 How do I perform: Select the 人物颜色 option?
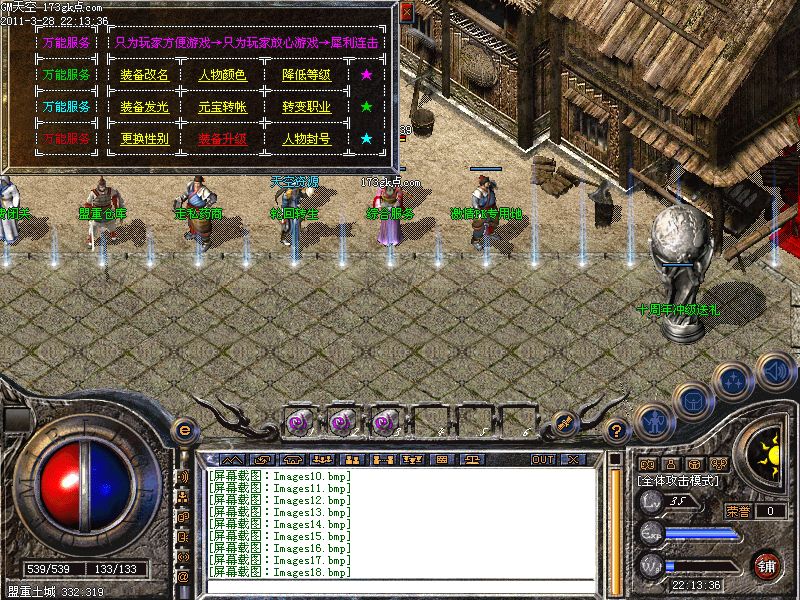(x=222, y=75)
